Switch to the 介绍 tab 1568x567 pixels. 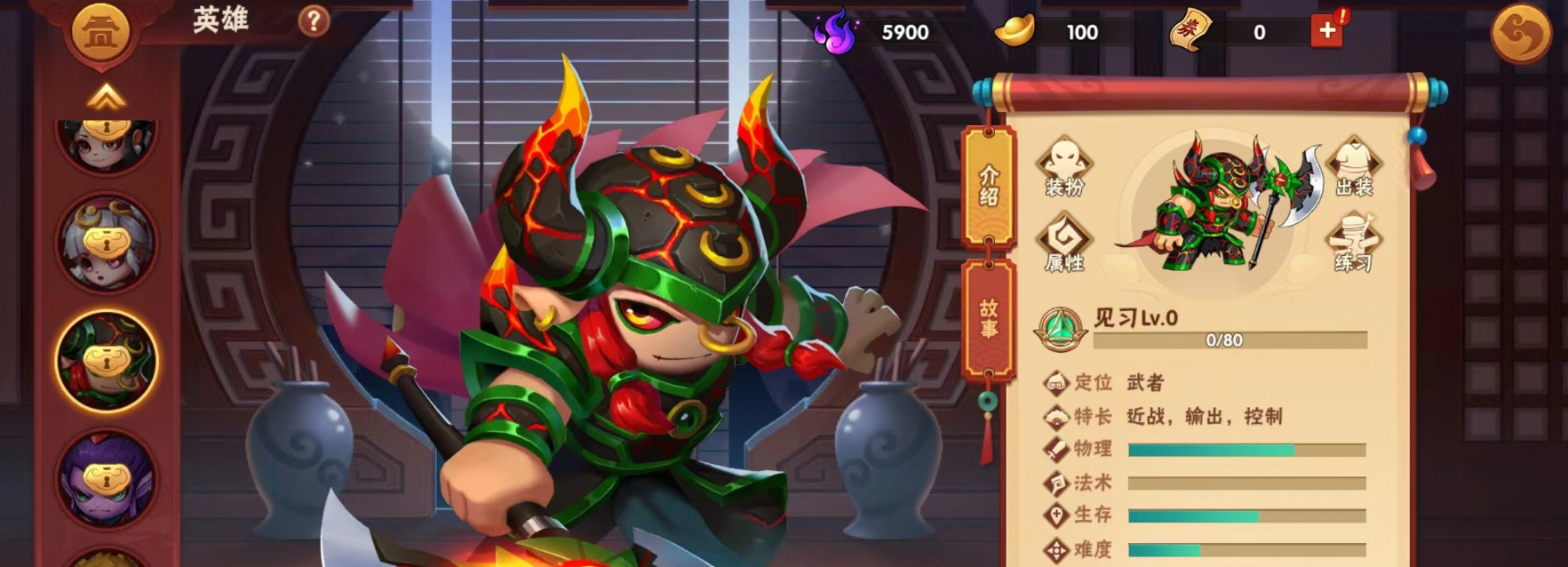(989, 186)
